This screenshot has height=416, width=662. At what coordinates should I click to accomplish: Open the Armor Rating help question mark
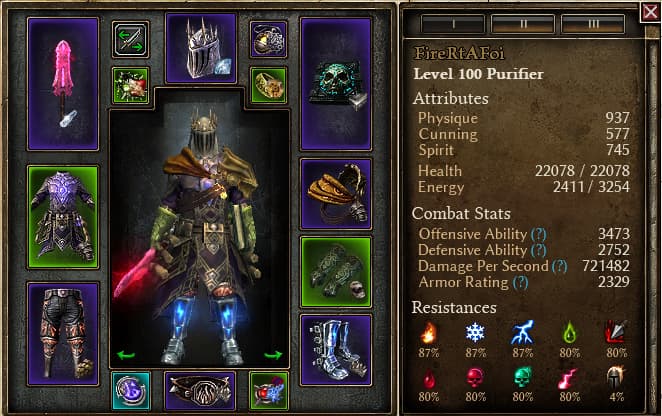coord(520,283)
